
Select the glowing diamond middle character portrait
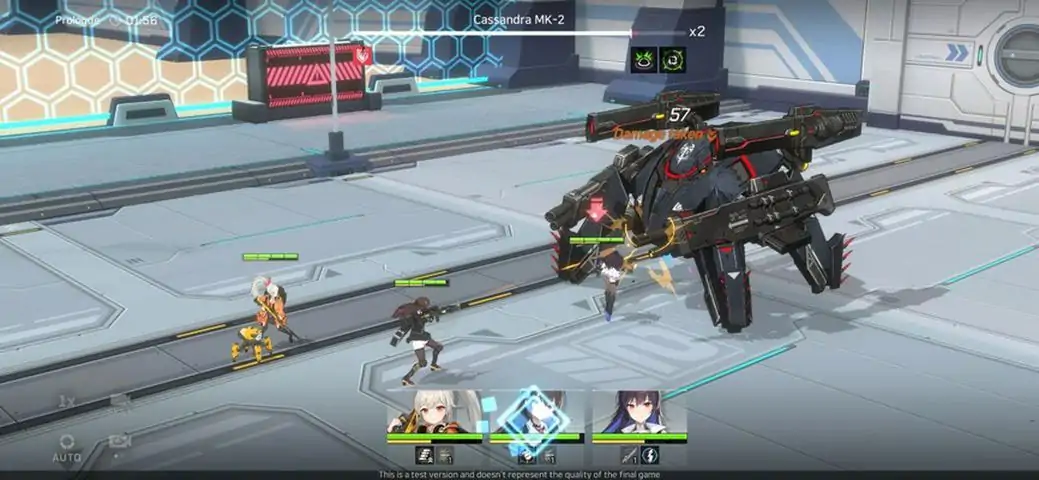coord(534,414)
